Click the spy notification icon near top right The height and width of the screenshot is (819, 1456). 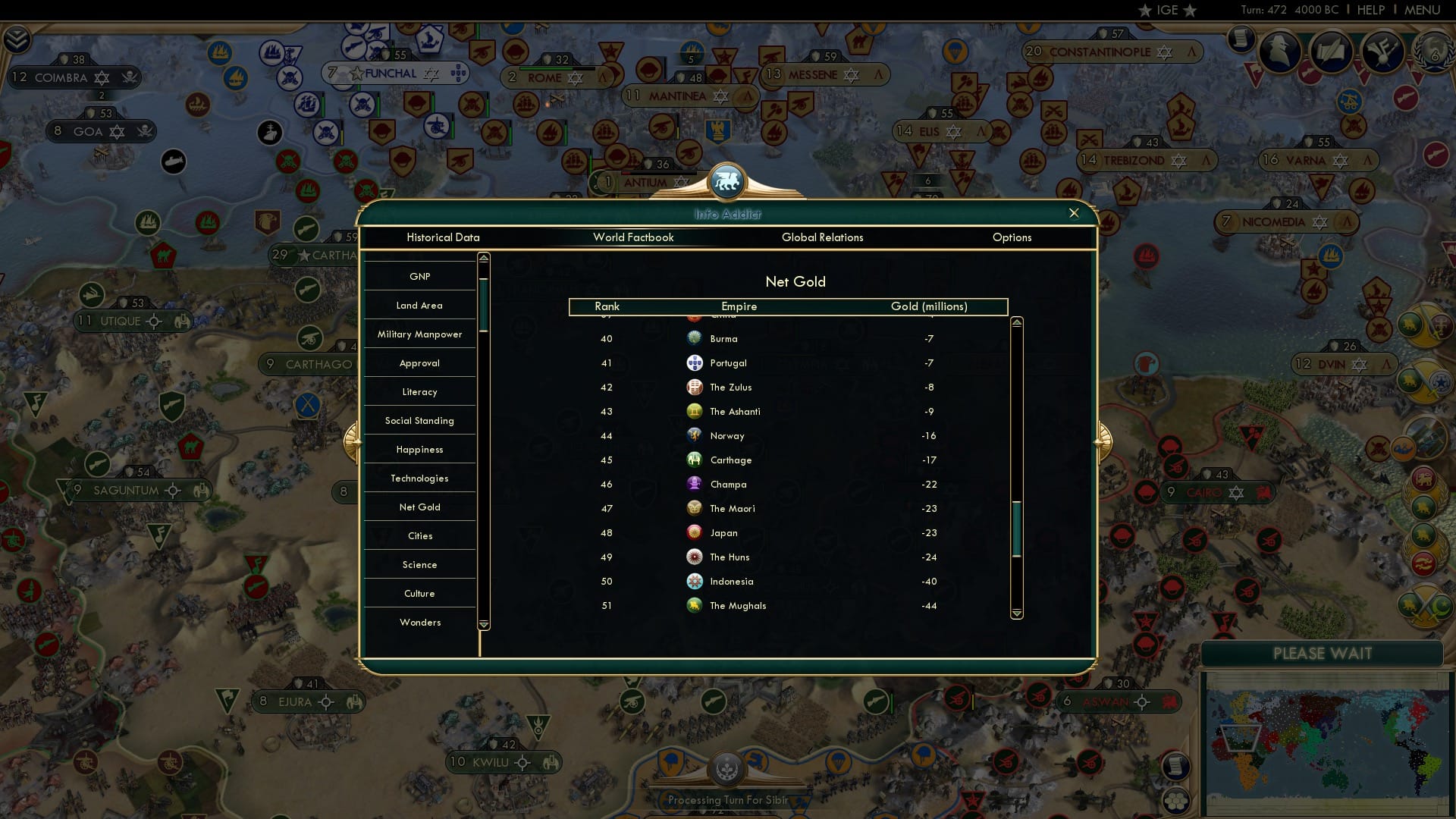click(1278, 52)
